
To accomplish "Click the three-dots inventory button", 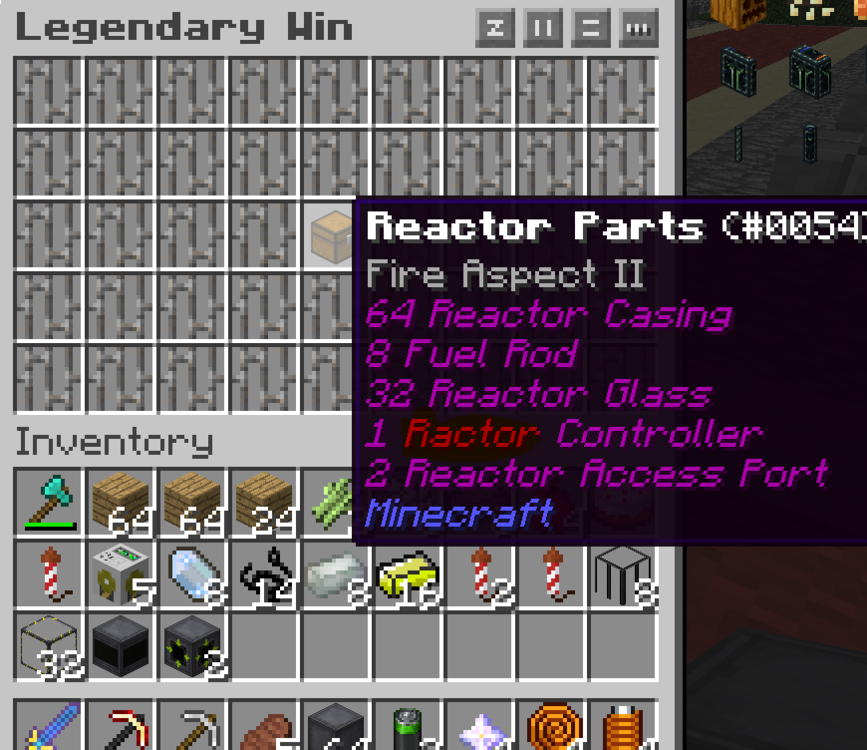I will tap(638, 29).
